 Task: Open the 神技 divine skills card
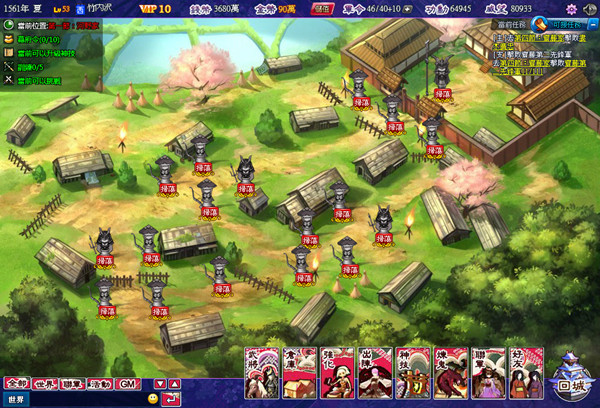tap(409, 372)
